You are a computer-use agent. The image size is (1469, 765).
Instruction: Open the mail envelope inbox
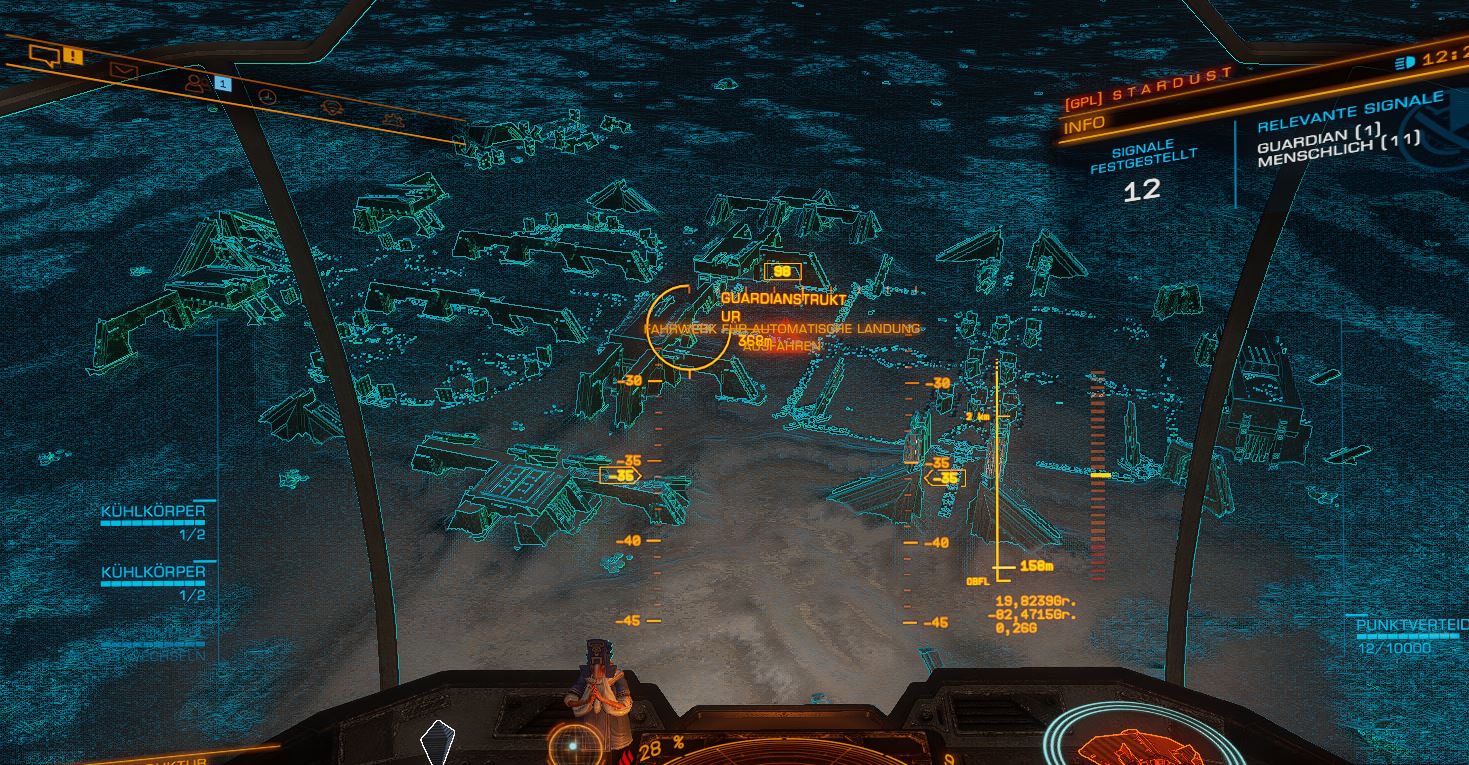coord(123,70)
